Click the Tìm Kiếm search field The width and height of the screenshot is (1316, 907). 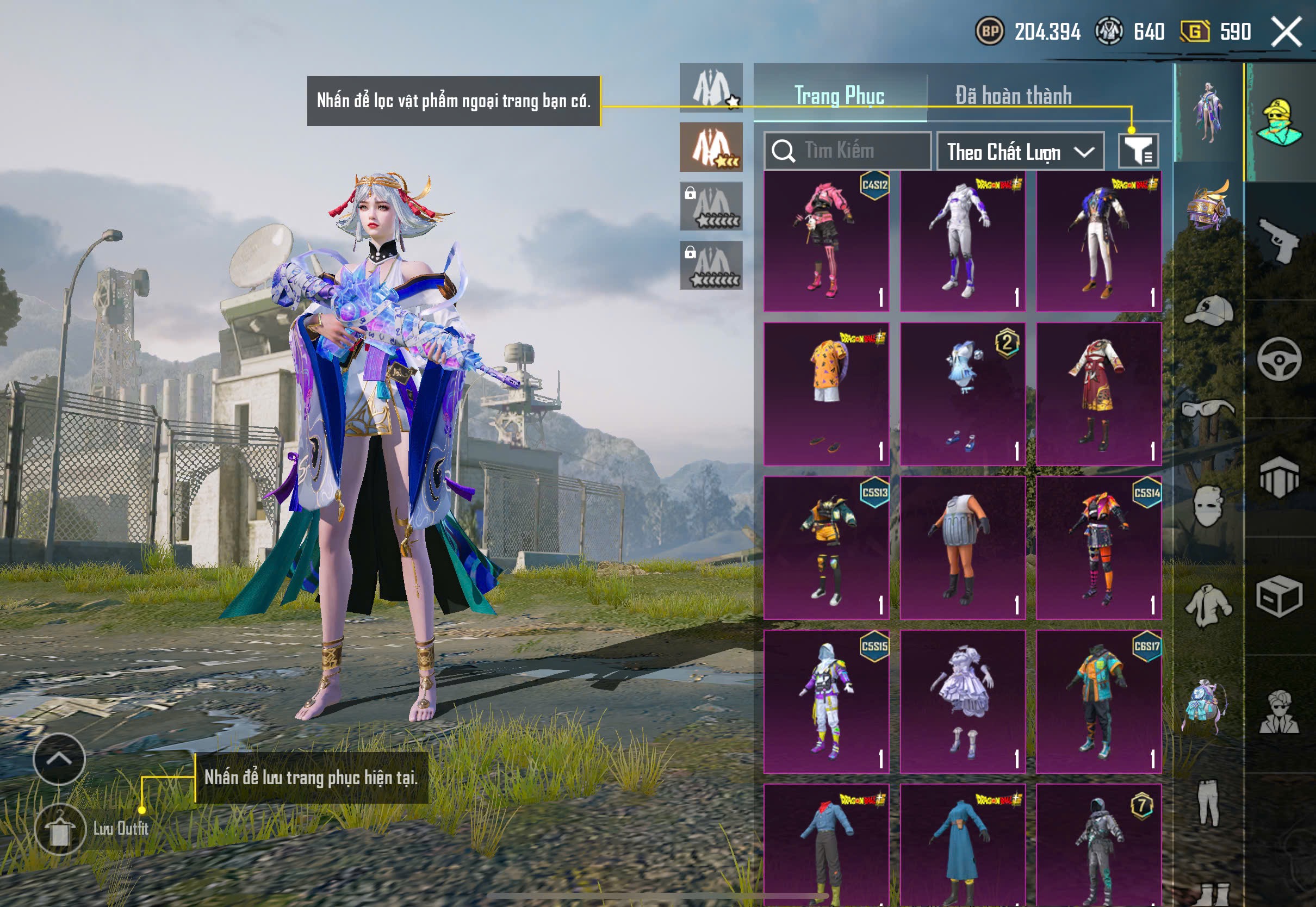pos(848,151)
